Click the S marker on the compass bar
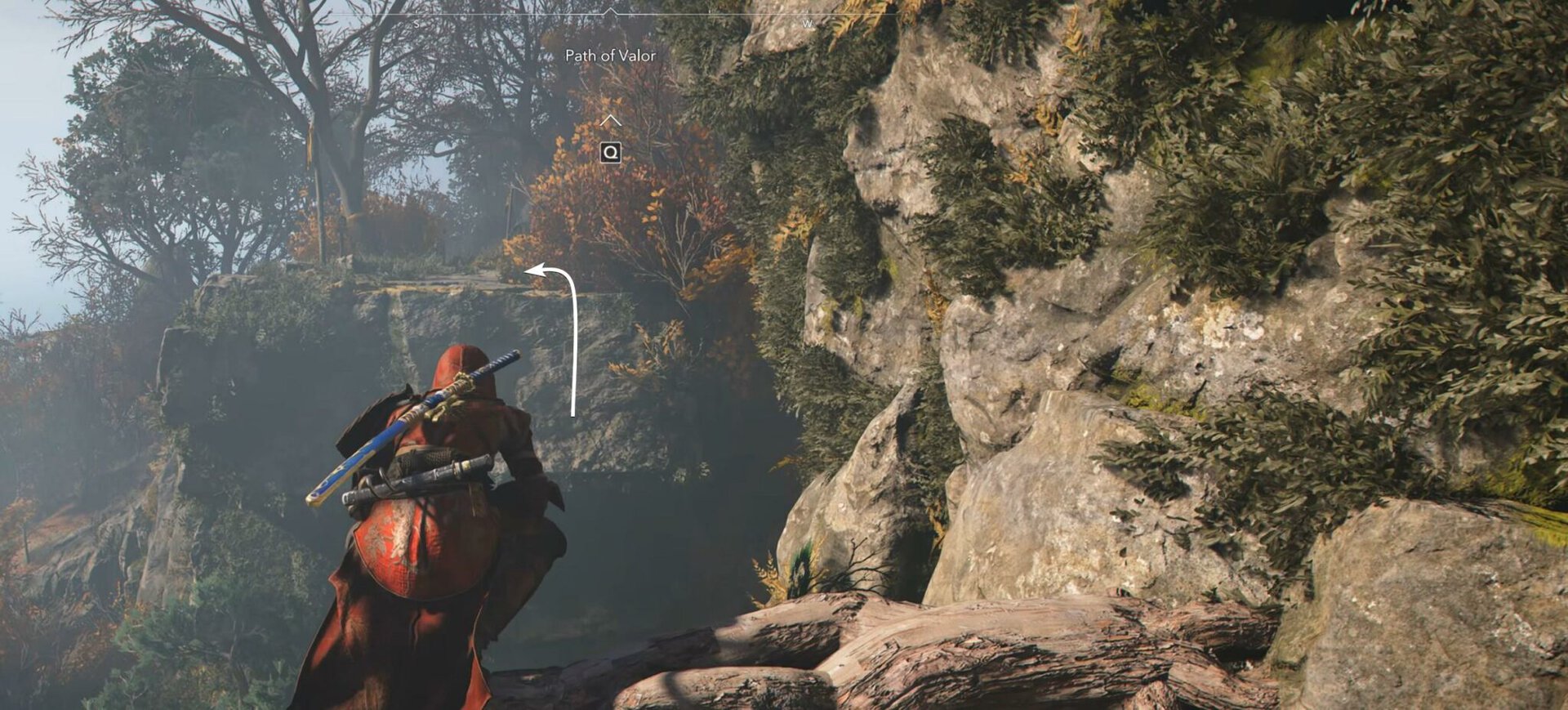 [417, 25]
